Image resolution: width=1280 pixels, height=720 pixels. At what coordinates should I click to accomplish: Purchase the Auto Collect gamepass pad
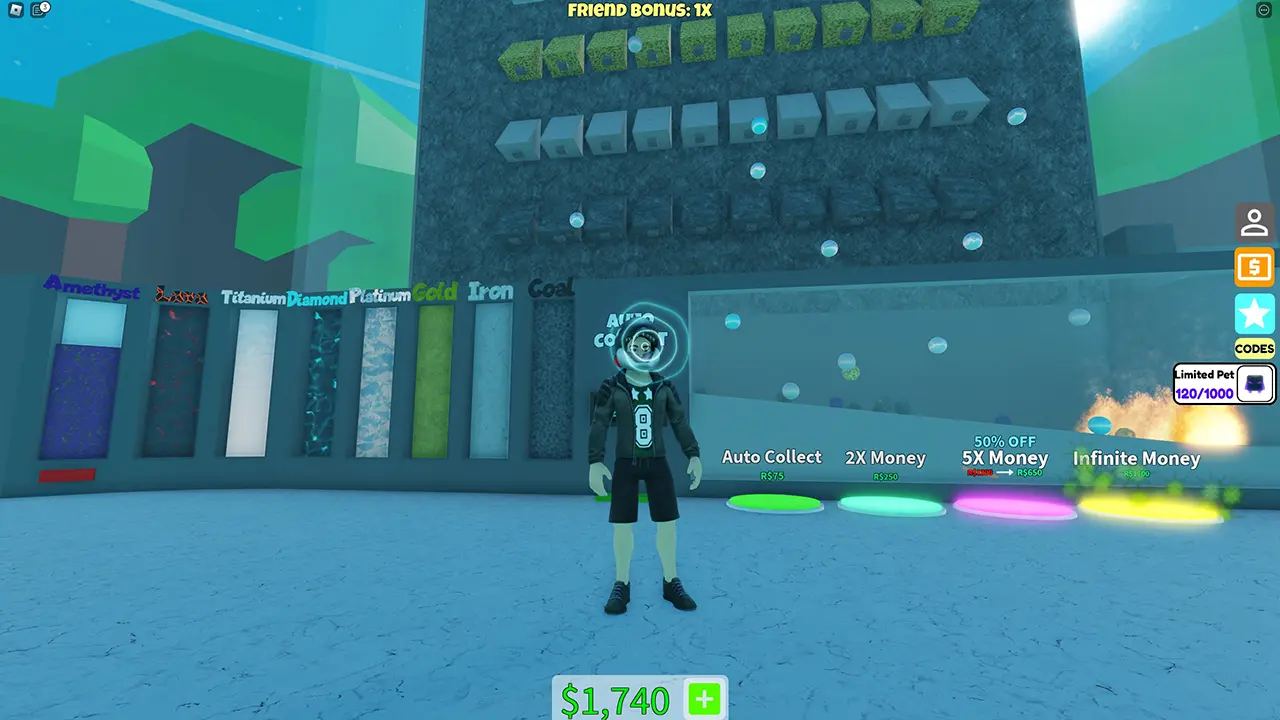coord(772,502)
